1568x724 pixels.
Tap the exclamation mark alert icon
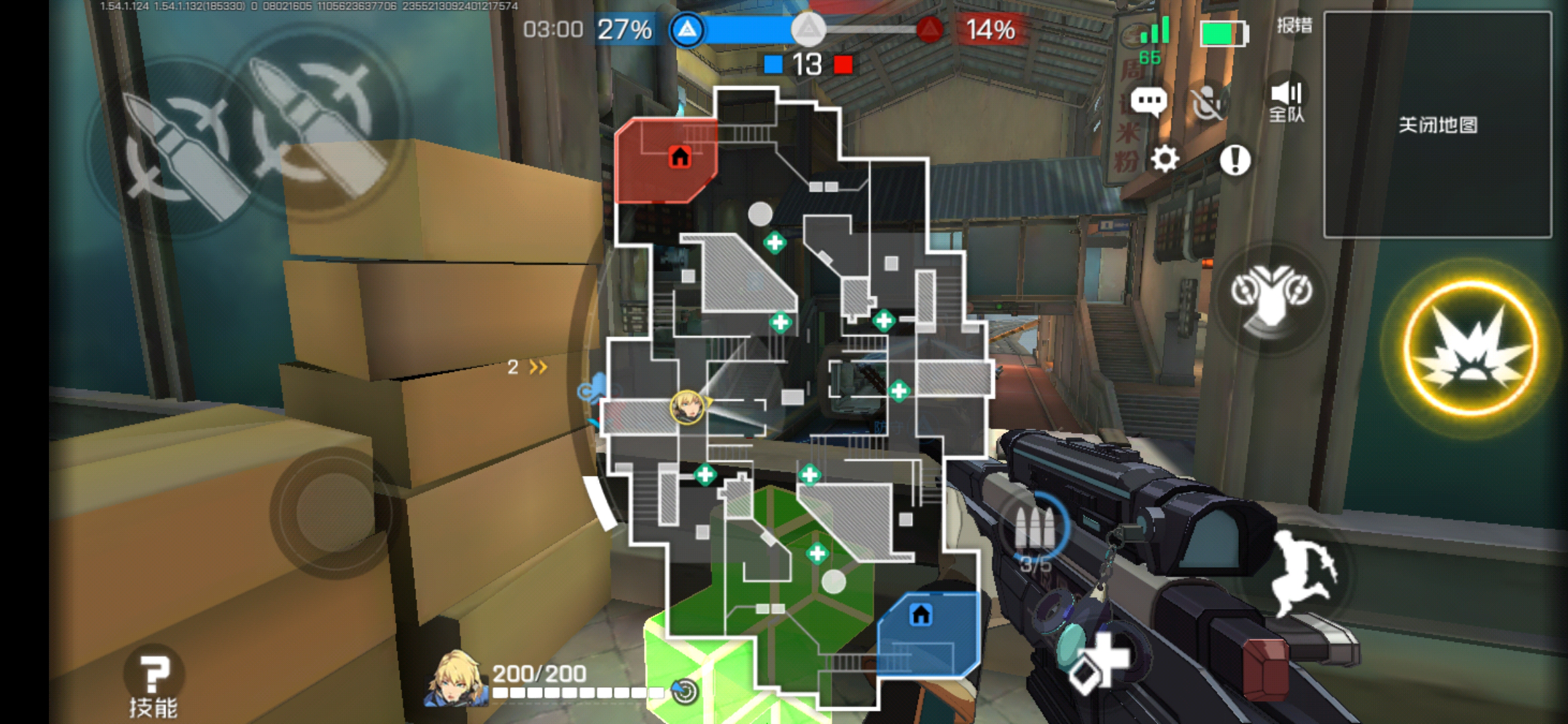pos(1234,160)
